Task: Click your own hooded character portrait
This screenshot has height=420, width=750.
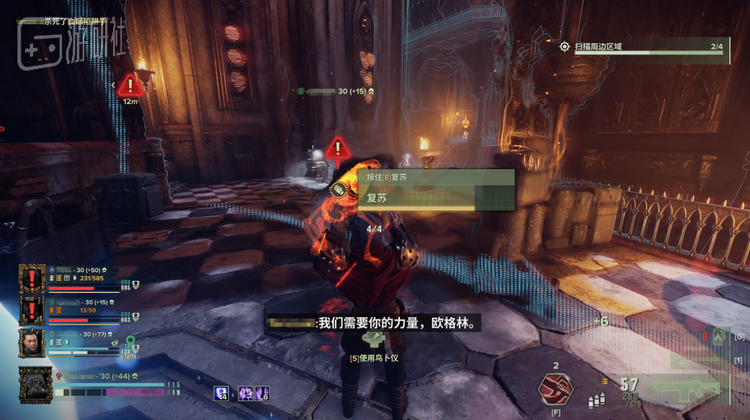Action: [34, 385]
